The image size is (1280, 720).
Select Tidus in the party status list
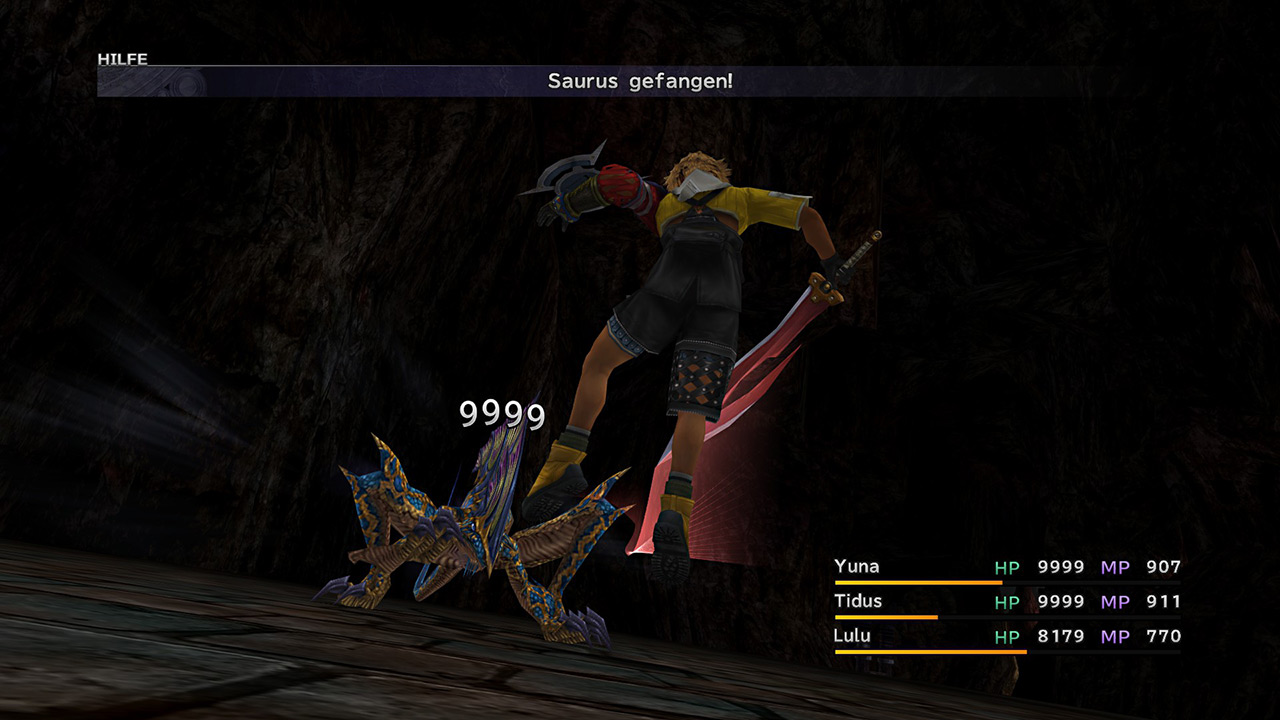click(858, 601)
